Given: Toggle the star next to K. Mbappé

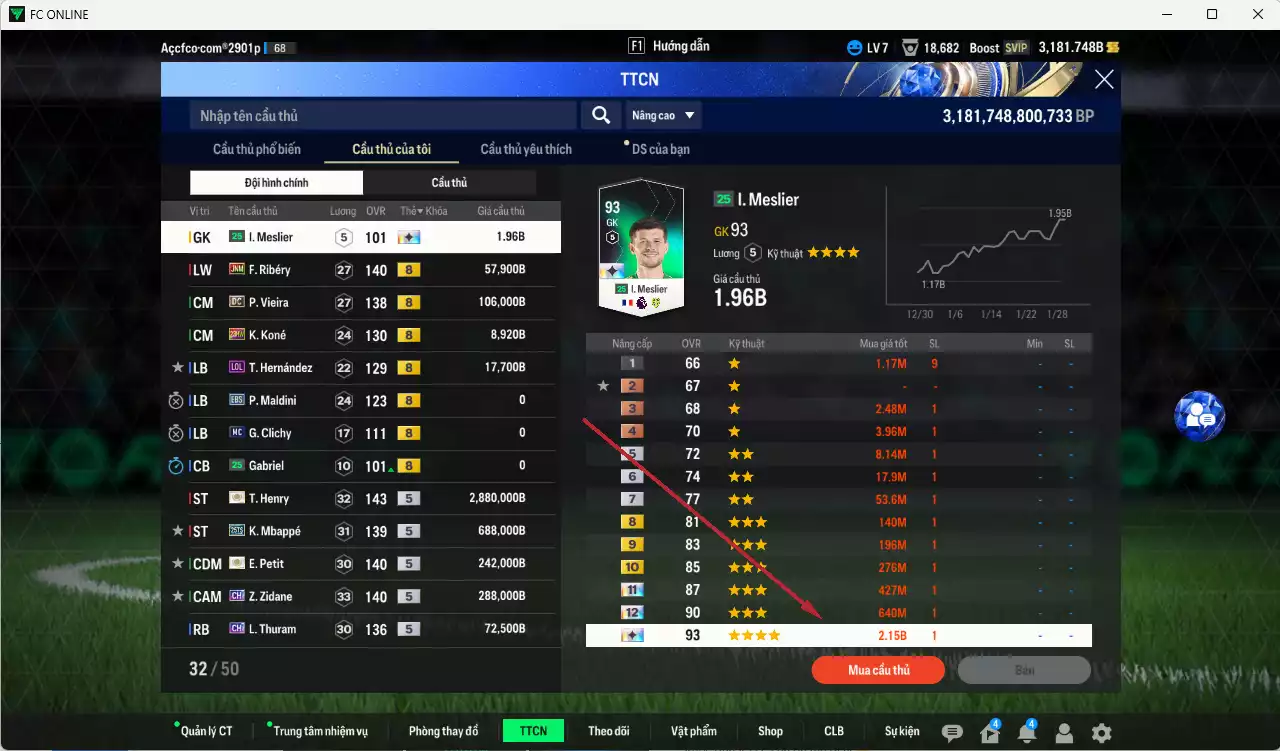Looking at the screenshot, I should click(x=178, y=530).
